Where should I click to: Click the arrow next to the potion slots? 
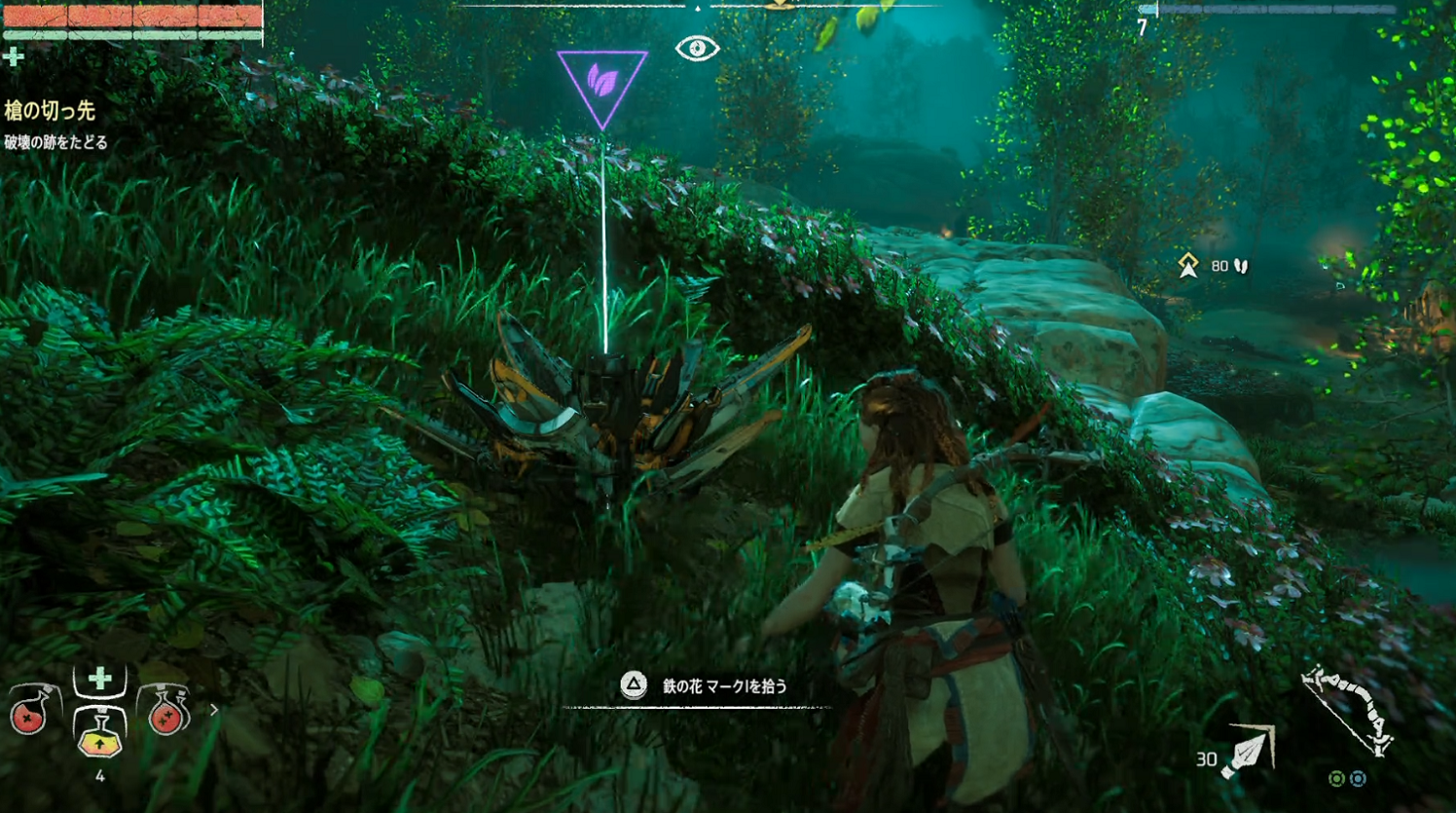tap(214, 710)
